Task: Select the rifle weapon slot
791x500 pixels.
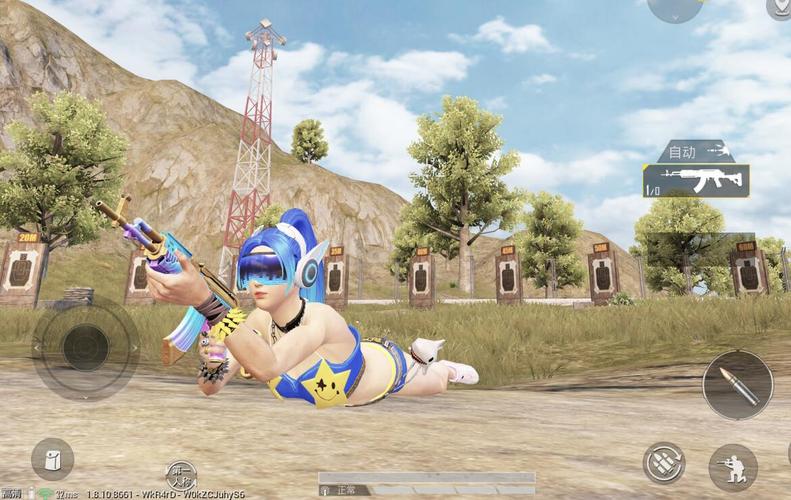Action: [x=696, y=180]
